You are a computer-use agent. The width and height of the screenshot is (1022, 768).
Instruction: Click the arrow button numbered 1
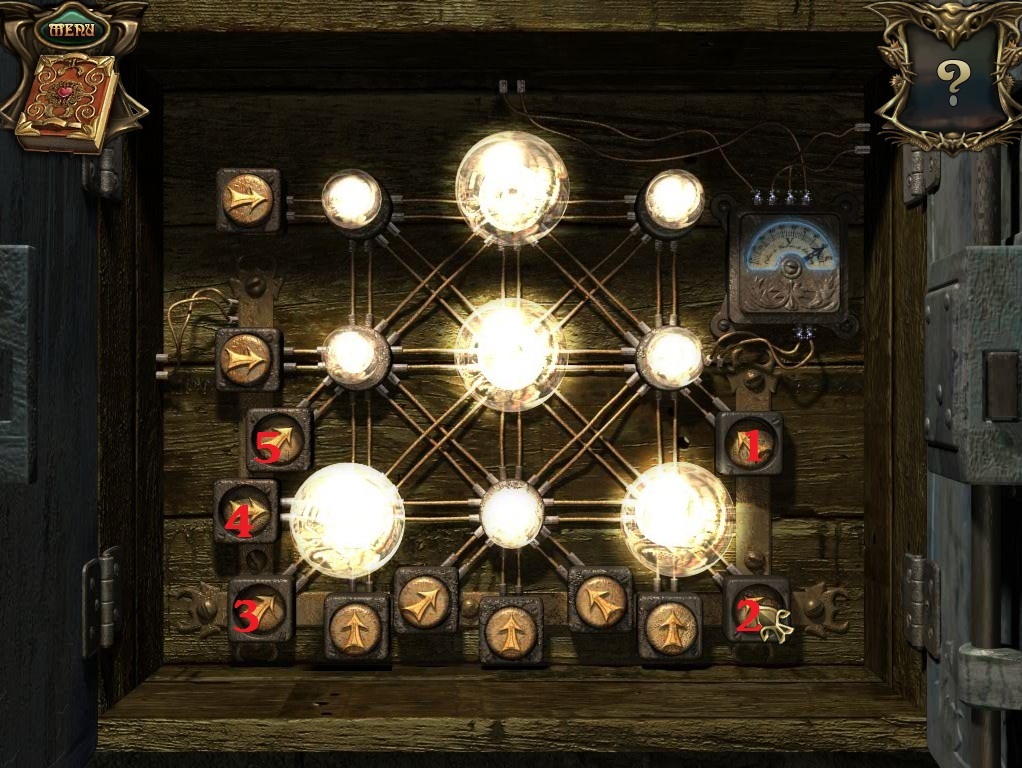pos(749,443)
